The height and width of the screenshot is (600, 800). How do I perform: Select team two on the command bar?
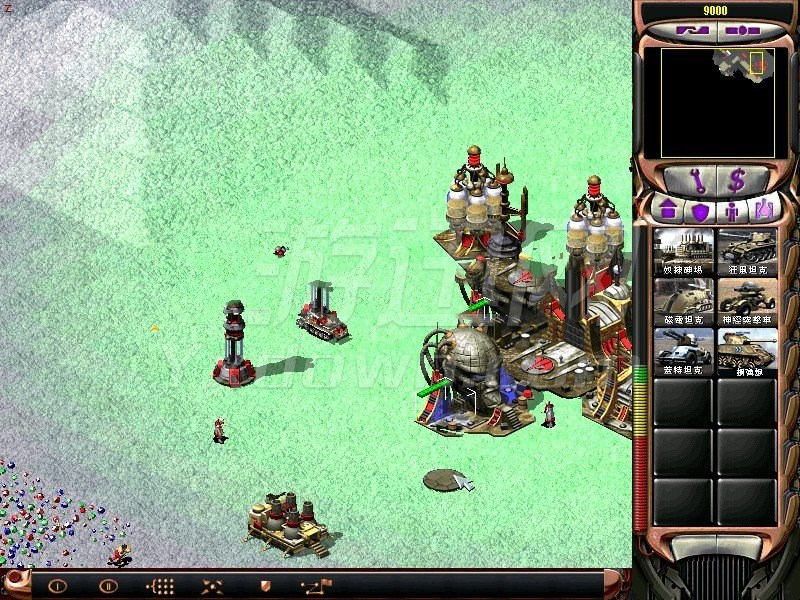tap(109, 586)
